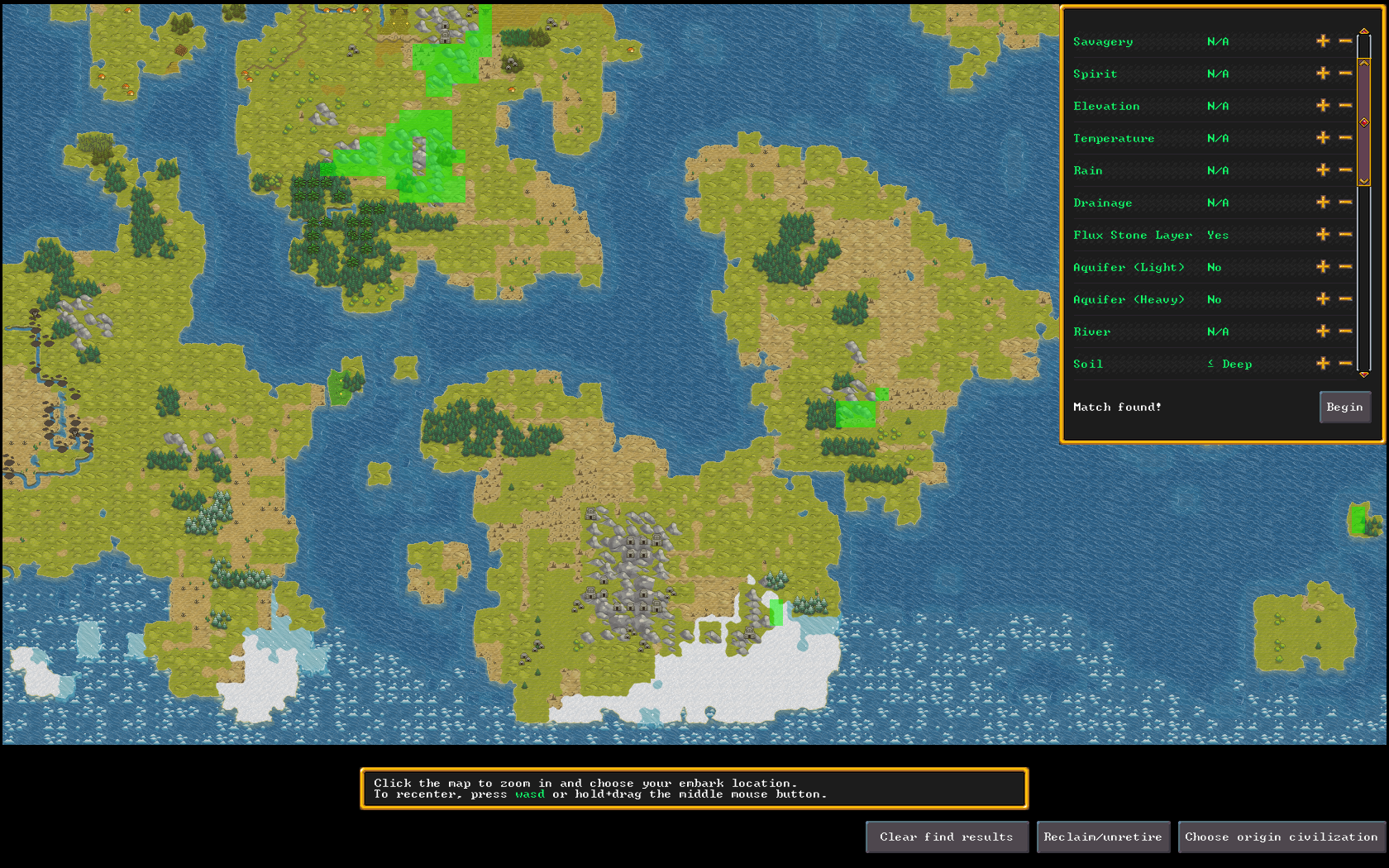Change Flux Stone Layer with plus
Image resolution: width=1389 pixels, height=868 pixels.
coord(1323,235)
